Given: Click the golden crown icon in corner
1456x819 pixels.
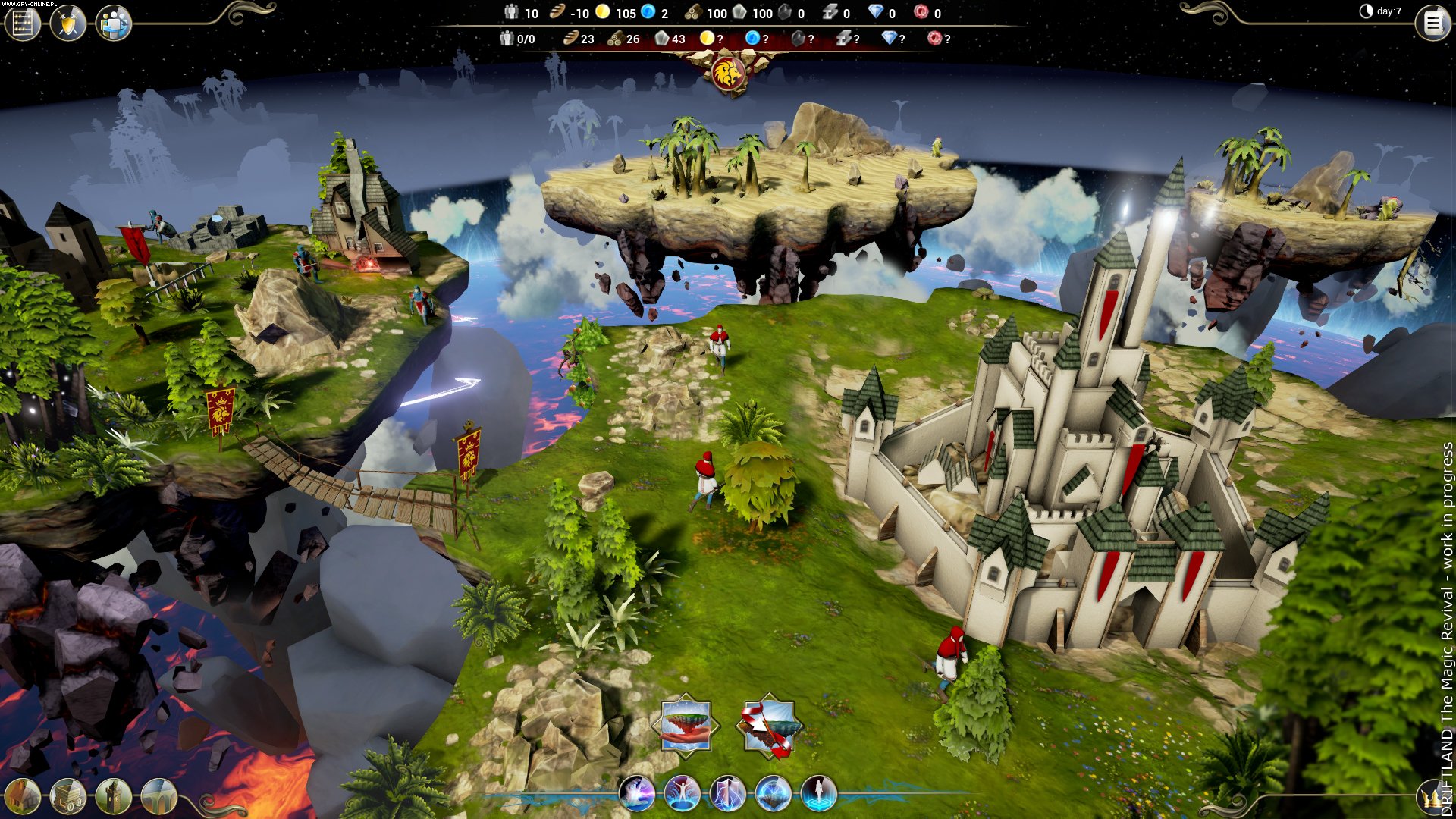Looking at the screenshot, I should [x=1432, y=799].
